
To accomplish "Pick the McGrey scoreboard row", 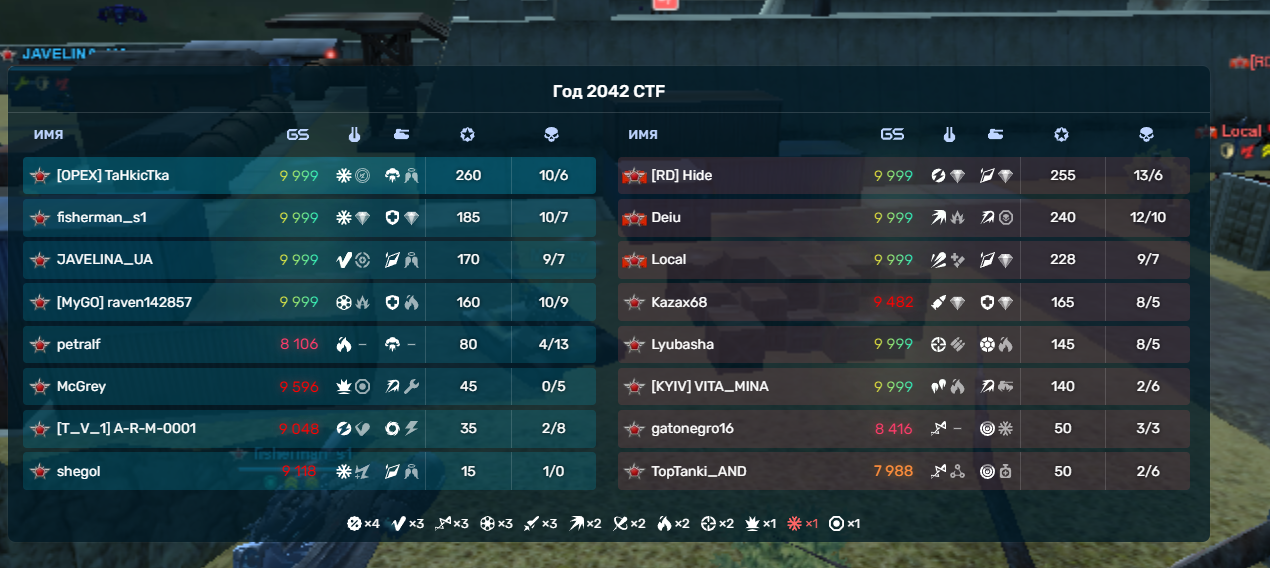I will click(x=81, y=387).
